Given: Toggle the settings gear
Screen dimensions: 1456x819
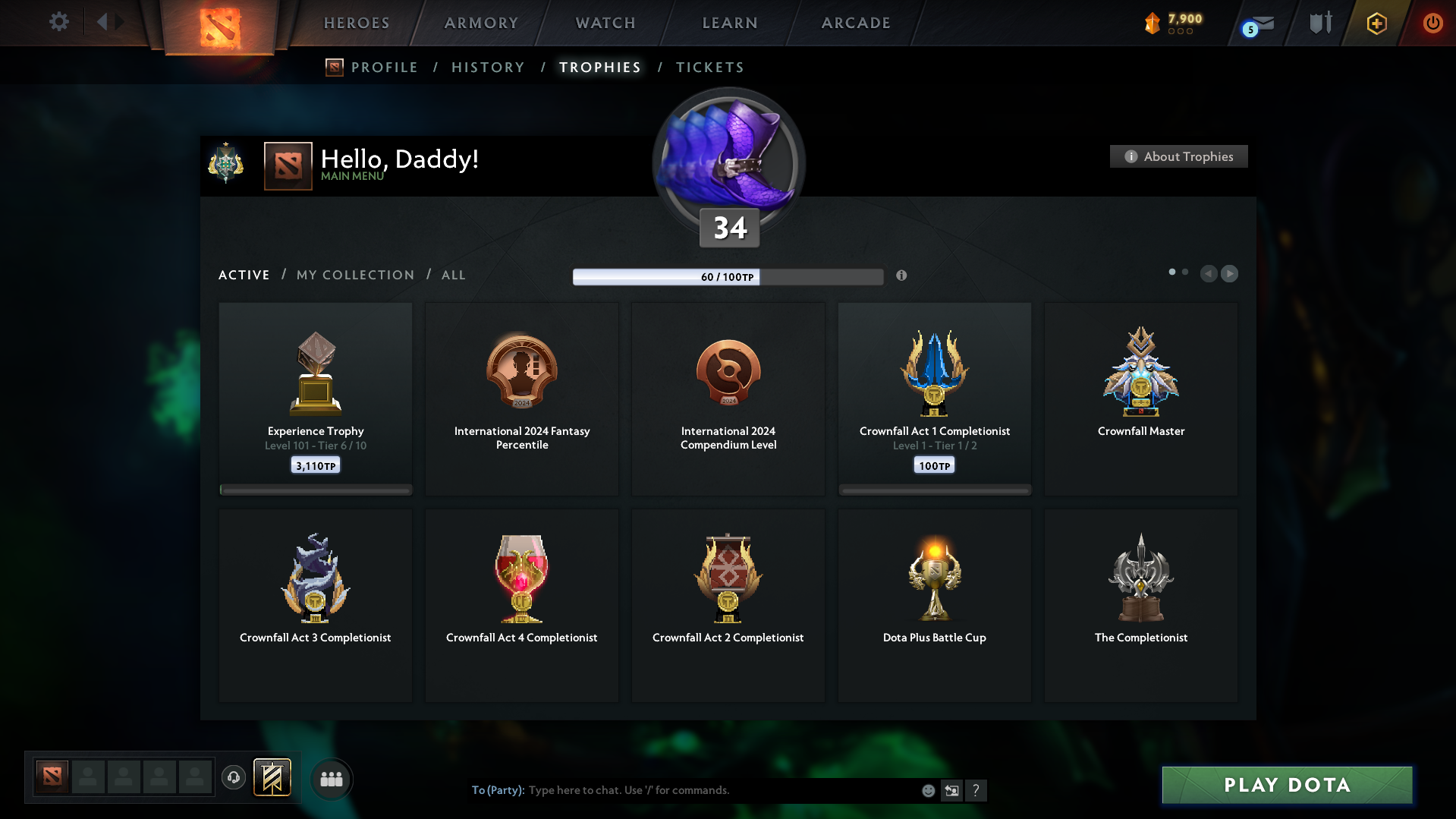Looking at the screenshot, I should pyautogui.click(x=58, y=22).
